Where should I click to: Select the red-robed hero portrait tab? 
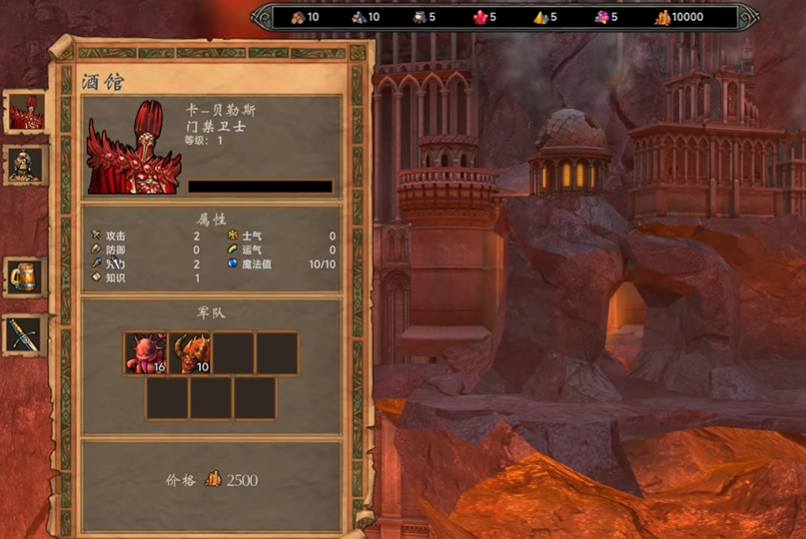tap(26, 111)
